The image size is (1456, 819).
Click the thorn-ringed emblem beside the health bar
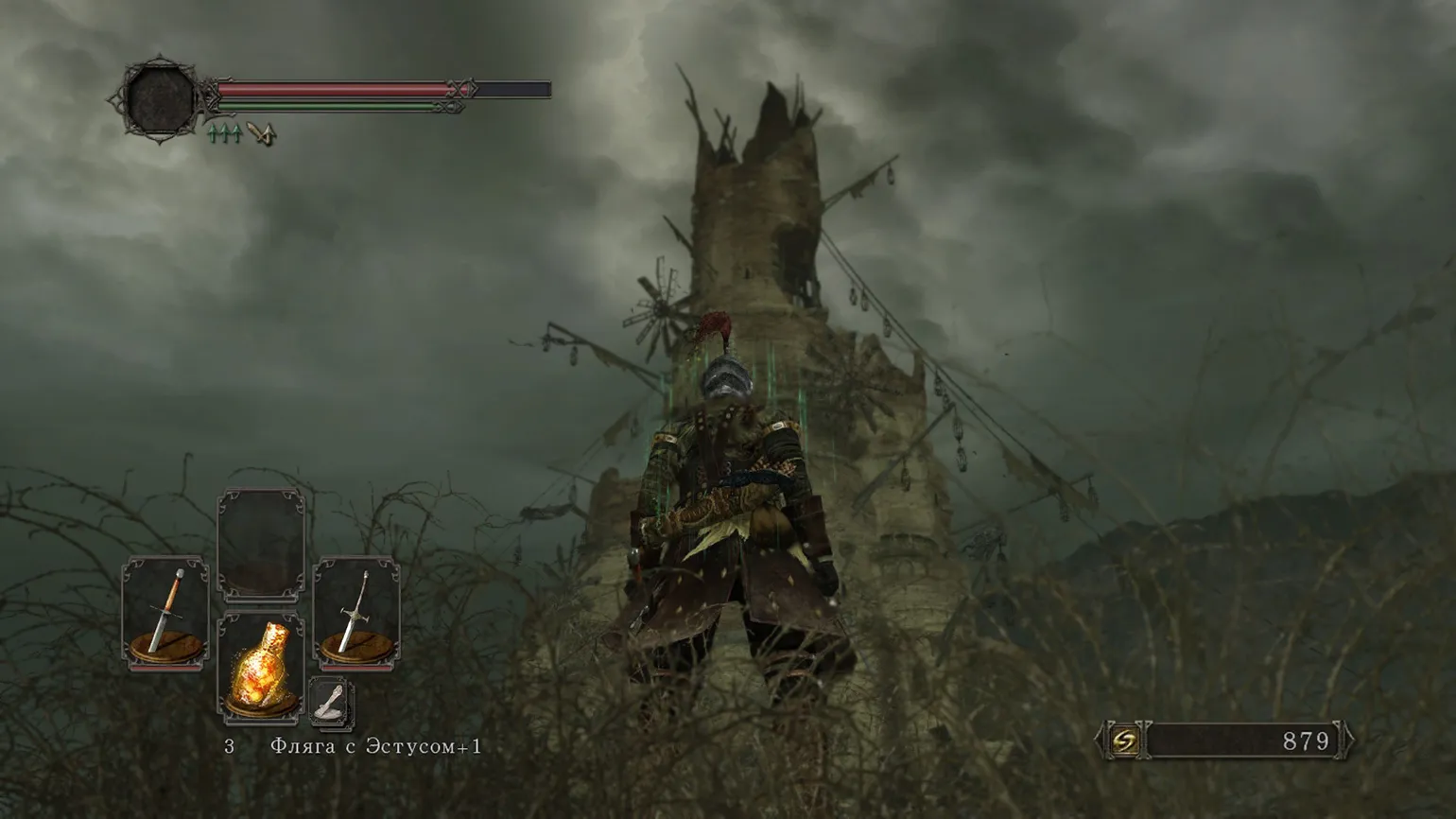159,97
